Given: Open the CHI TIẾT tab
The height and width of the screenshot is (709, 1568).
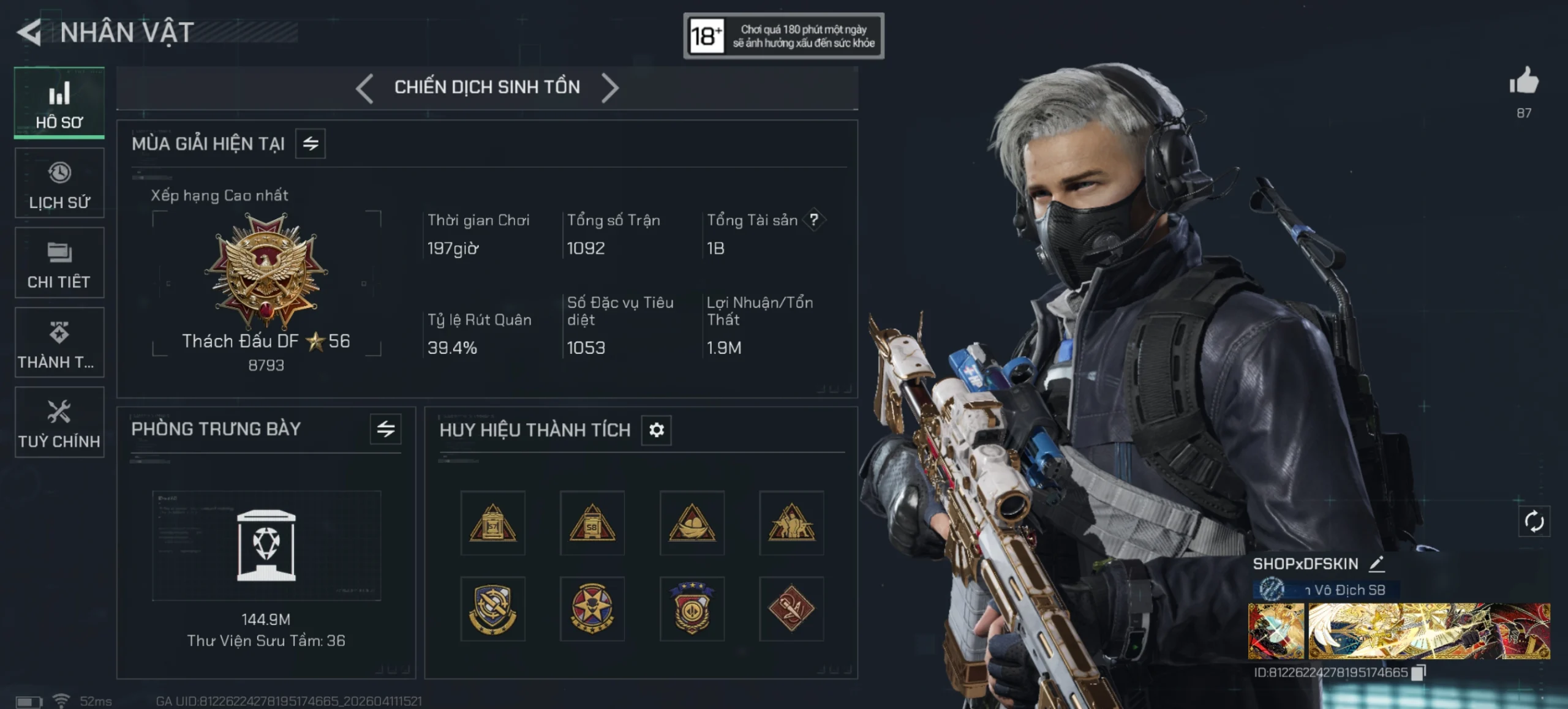Looking at the screenshot, I should point(59,263).
